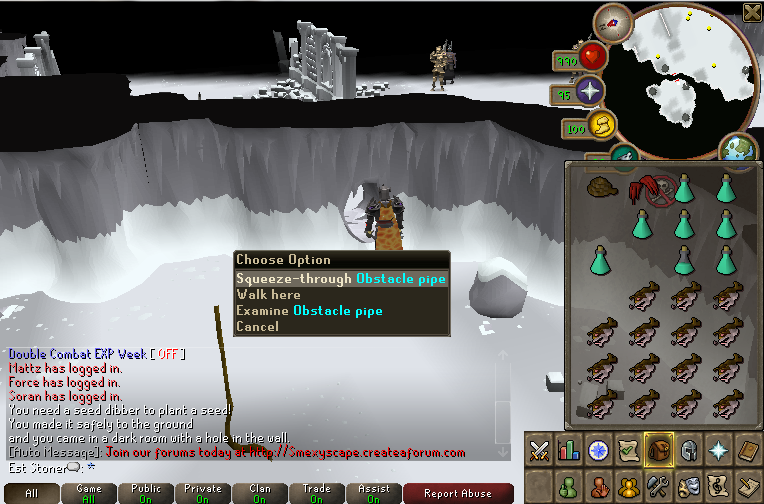Image resolution: width=764 pixels, height=504 pixels.
Task: Open the wrench settings tab
Action: coord(658,488)
